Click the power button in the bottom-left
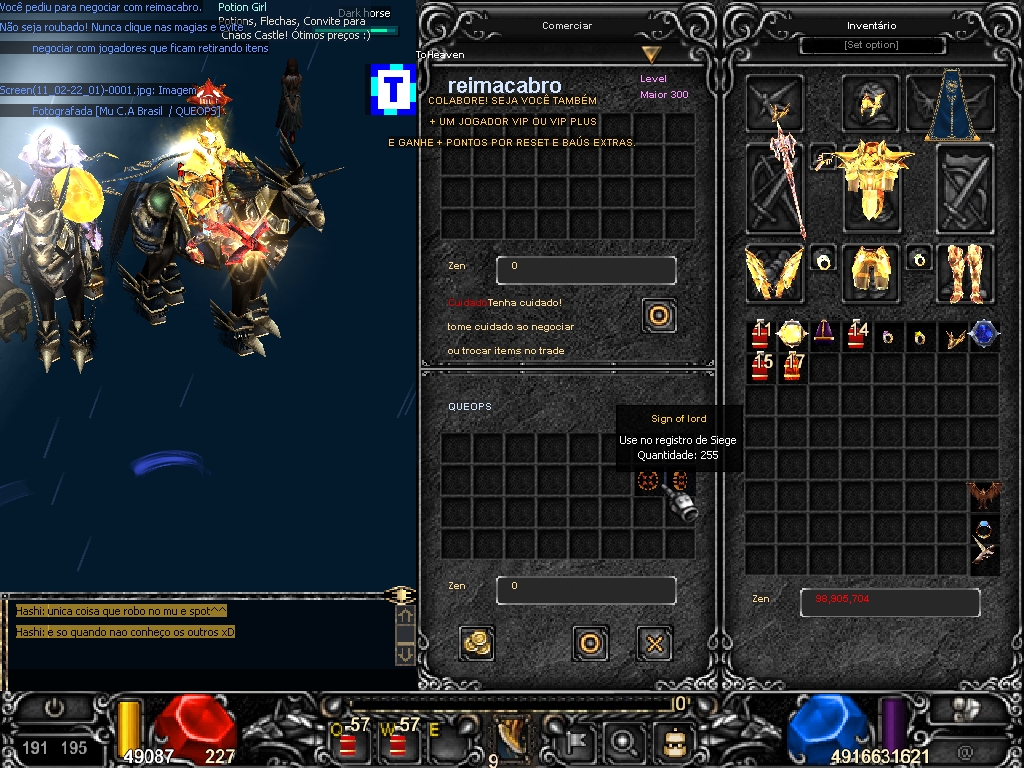Viewport: 1024px width, 768px height. coord(54,708)
